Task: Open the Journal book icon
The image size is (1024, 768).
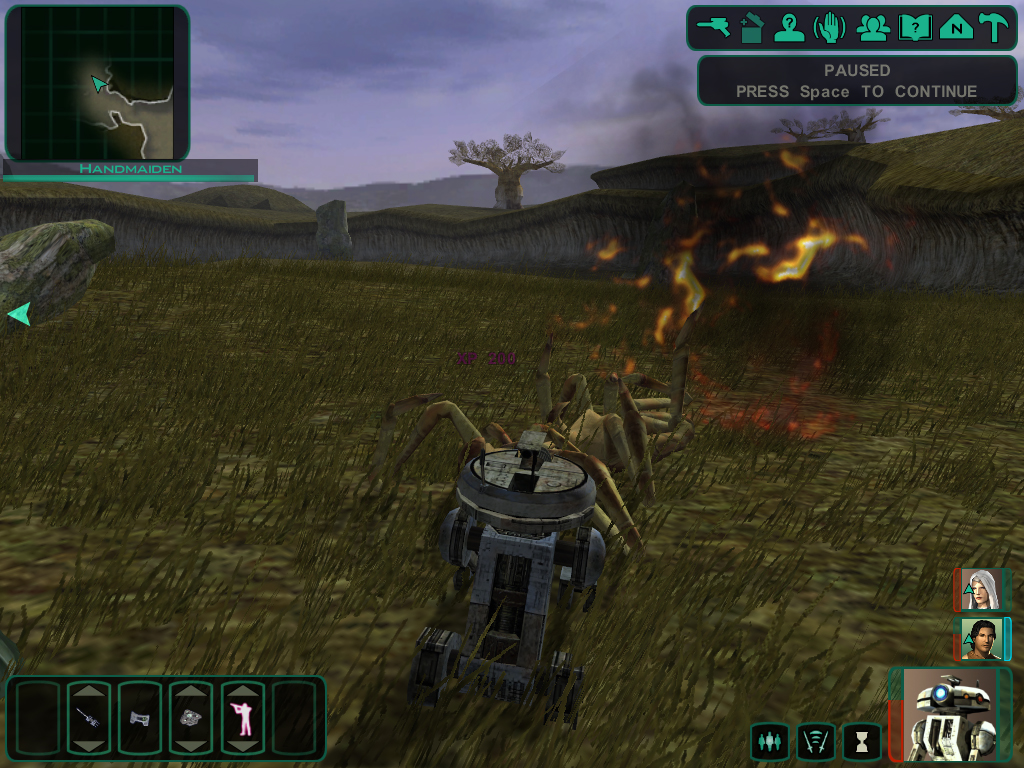Action: 914,28
